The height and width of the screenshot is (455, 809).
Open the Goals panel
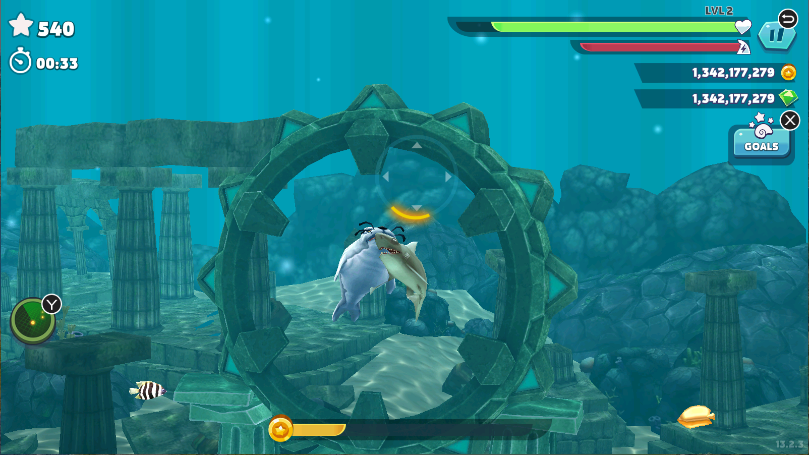click(x=761, y=143)
